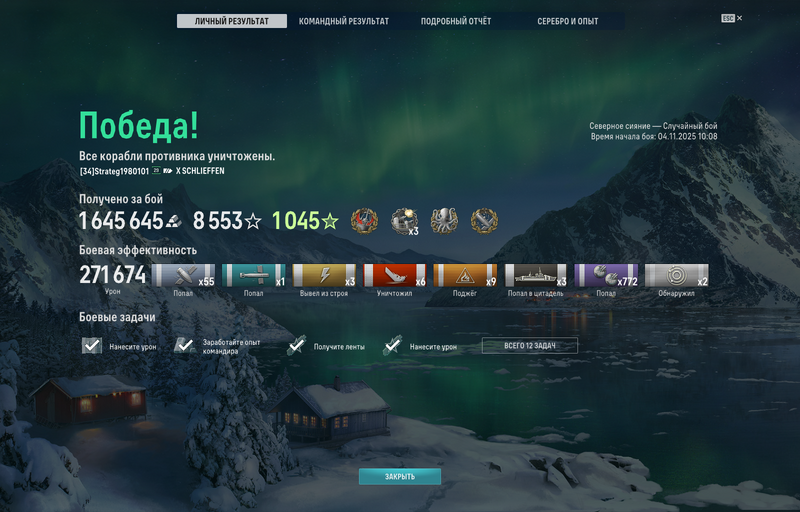Select the Личный результат tab
This screenshot has width=800, height=512.
pyautogui.click(x=231, y=21)
